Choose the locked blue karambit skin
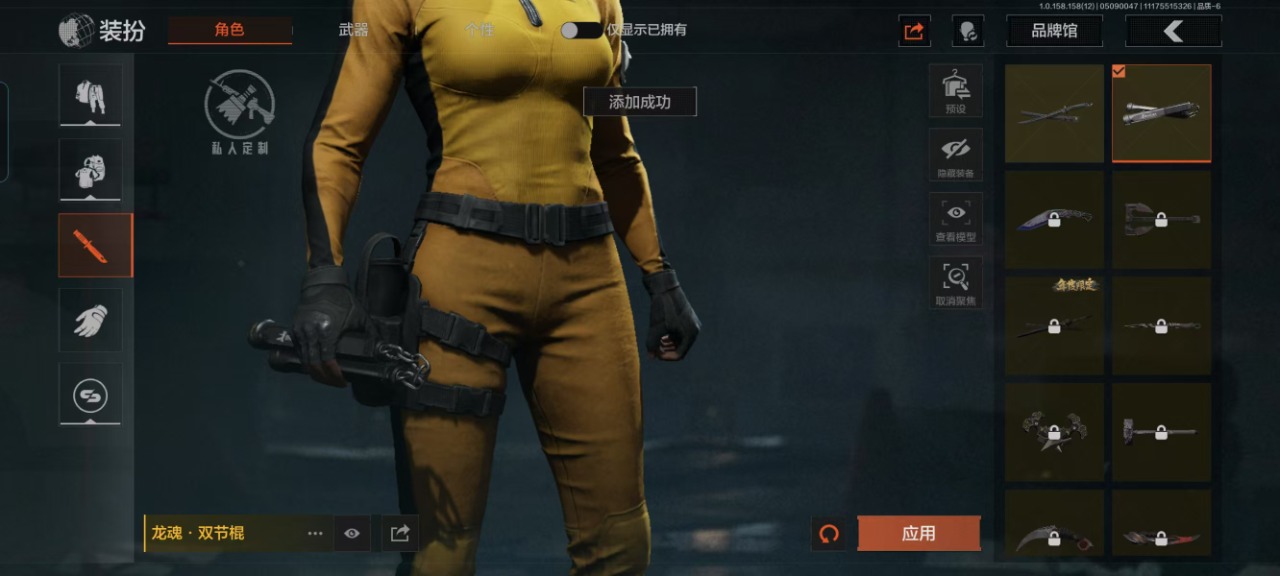 pyautogui.click(x=1054, y=219)
